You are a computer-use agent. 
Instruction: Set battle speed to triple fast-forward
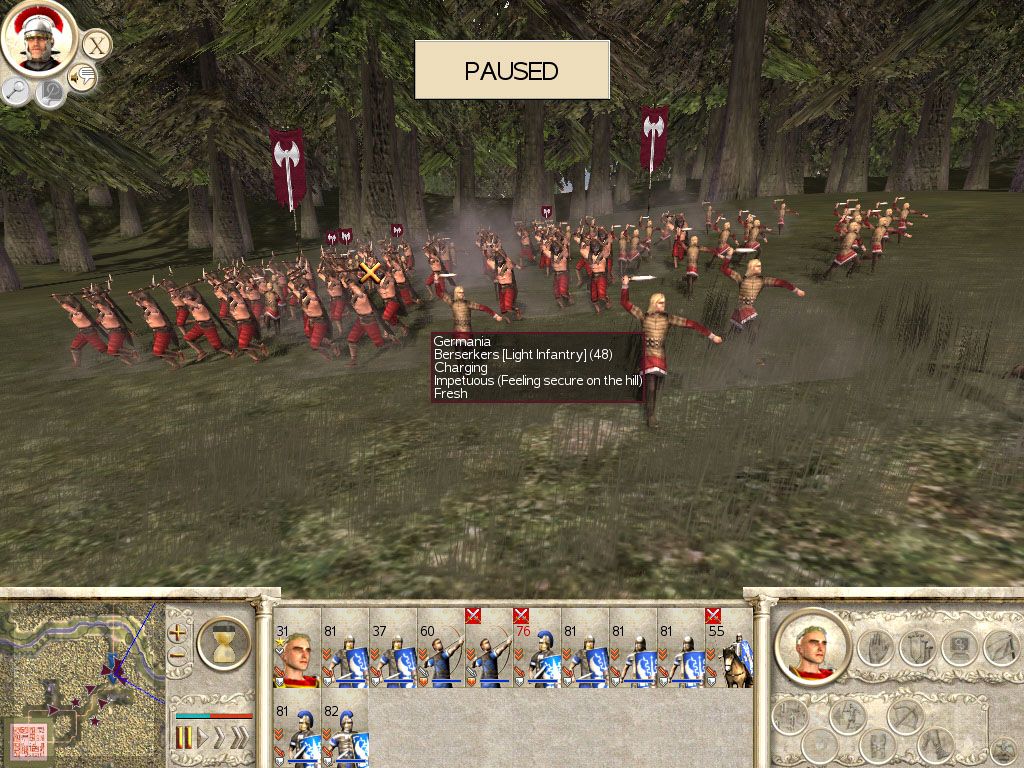(x=238, y=738)
